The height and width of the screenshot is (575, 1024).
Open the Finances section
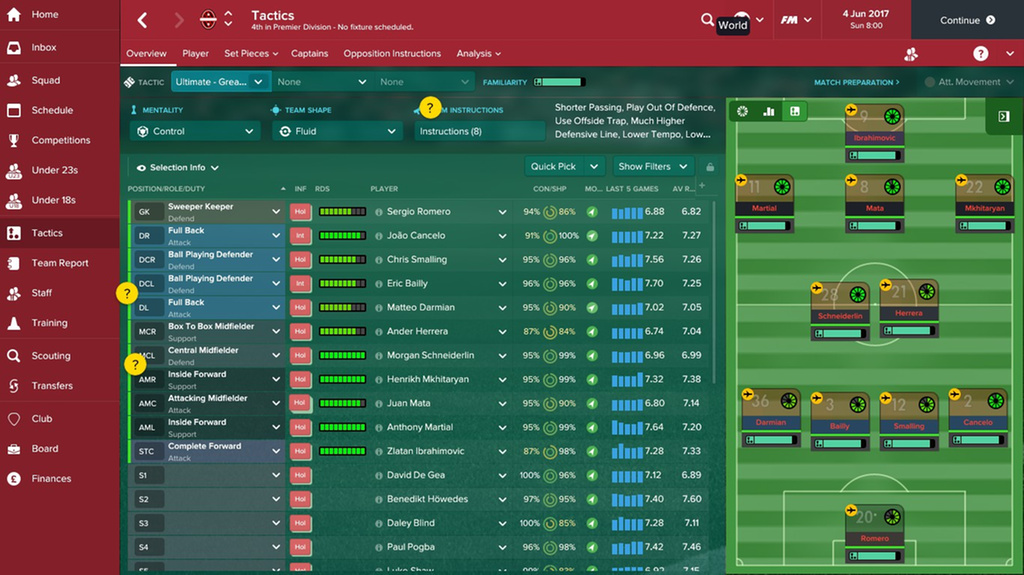51,478
